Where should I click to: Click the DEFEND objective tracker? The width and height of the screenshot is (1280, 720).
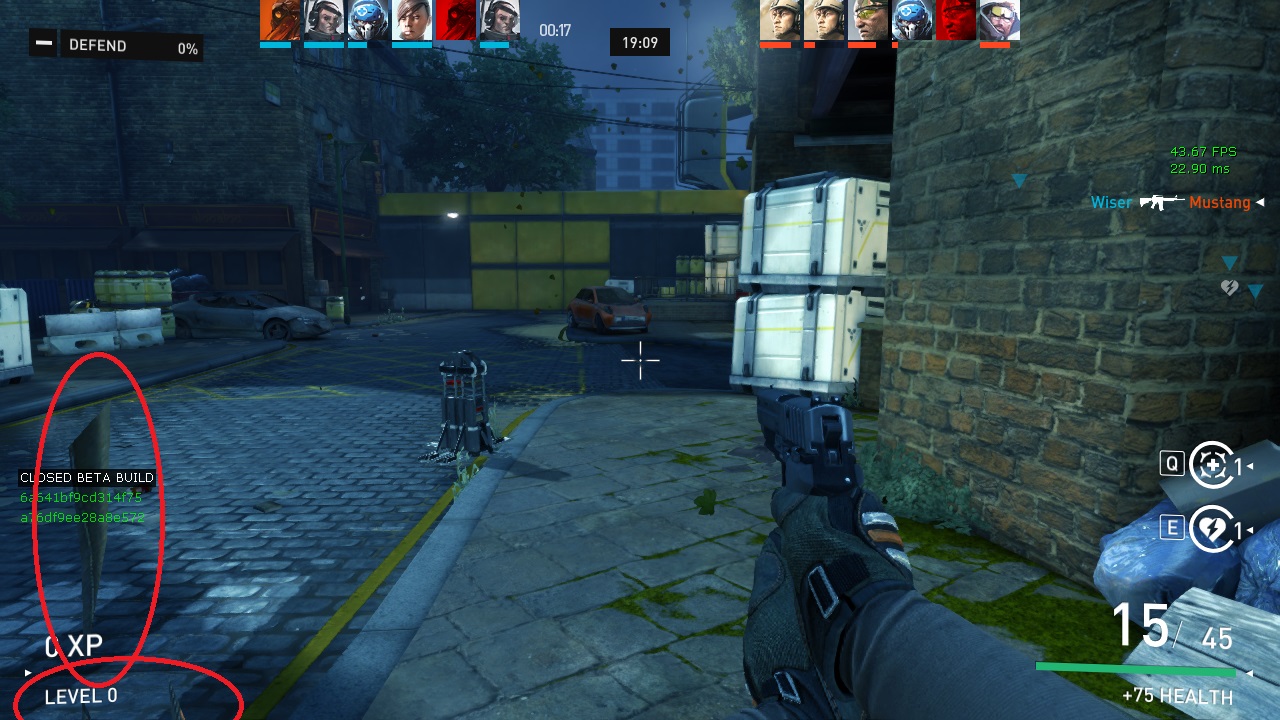coord(115,46)
